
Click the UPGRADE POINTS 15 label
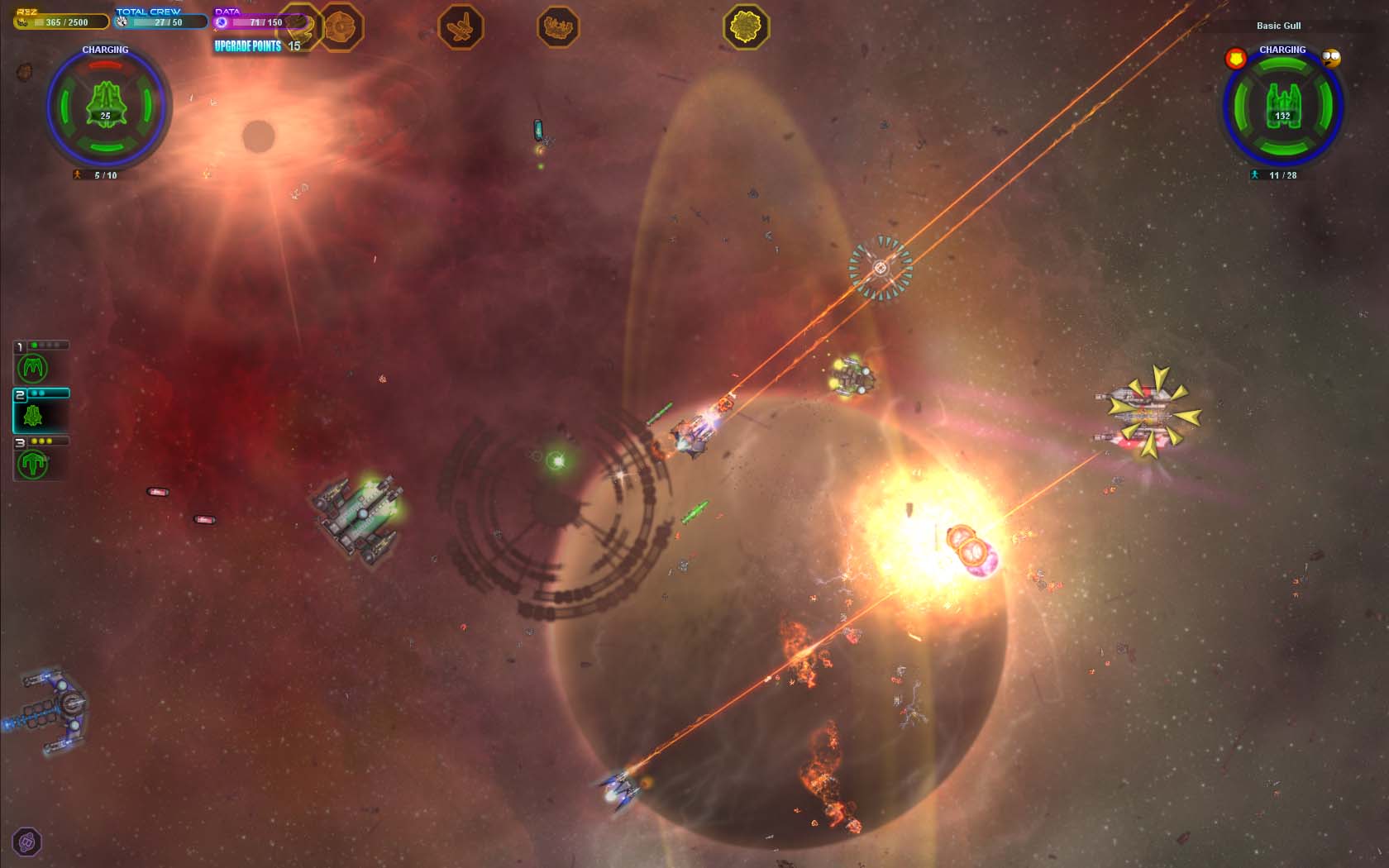click(252, 47)
